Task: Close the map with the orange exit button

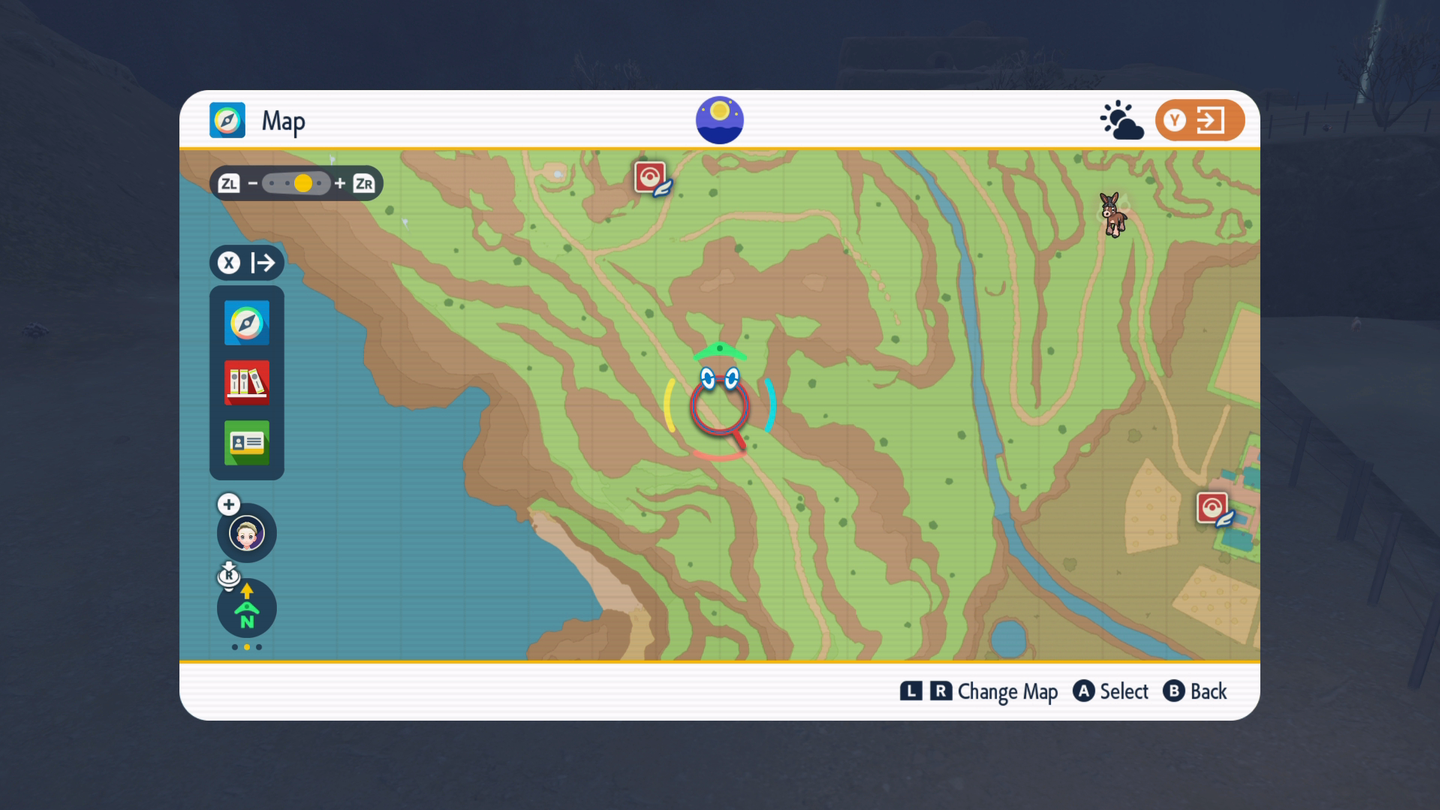Action: tap(1199, 121)
